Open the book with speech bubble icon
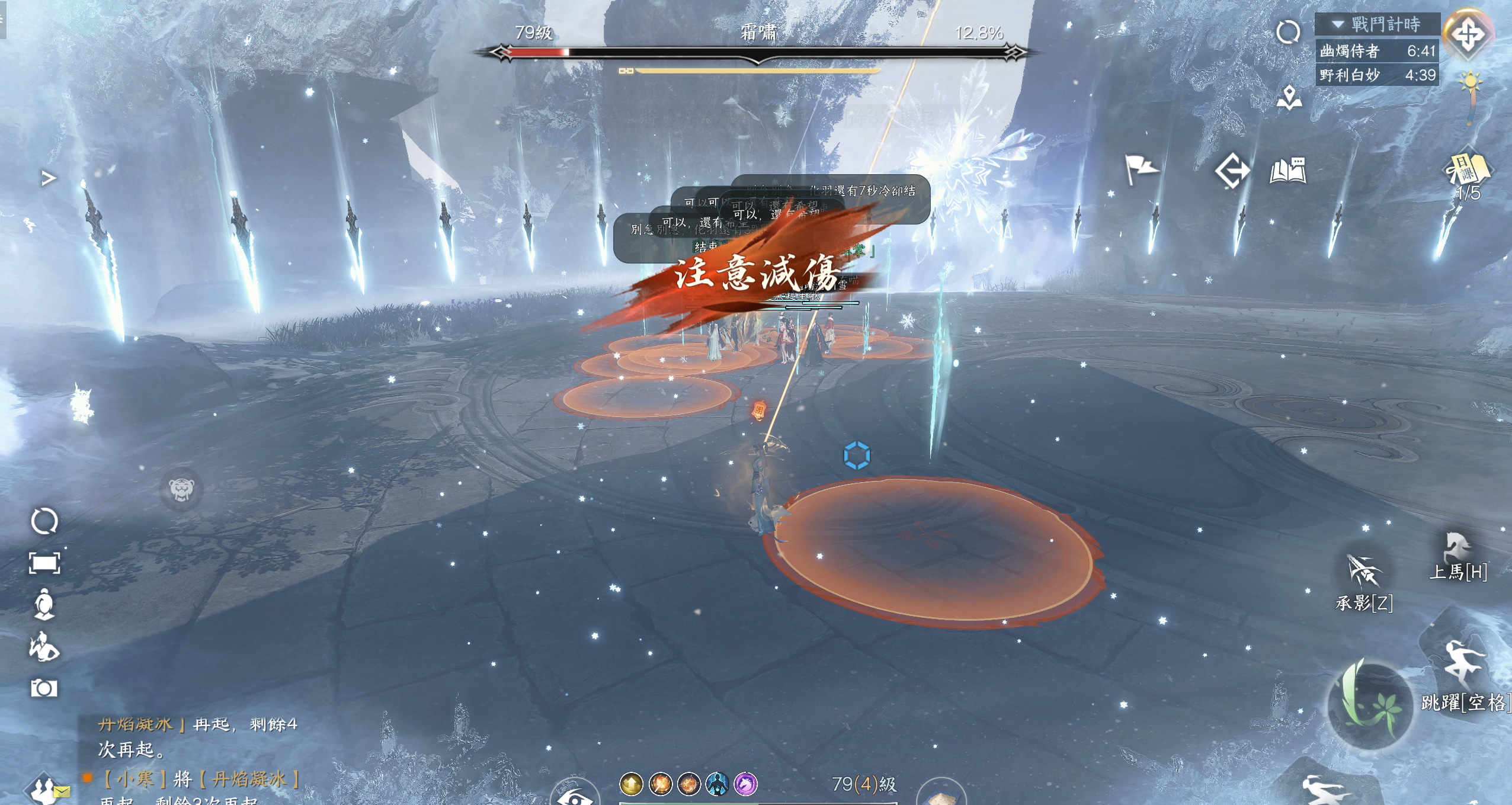The height and width of the screenshot is (805, 1512). (x=1288, y=171)
